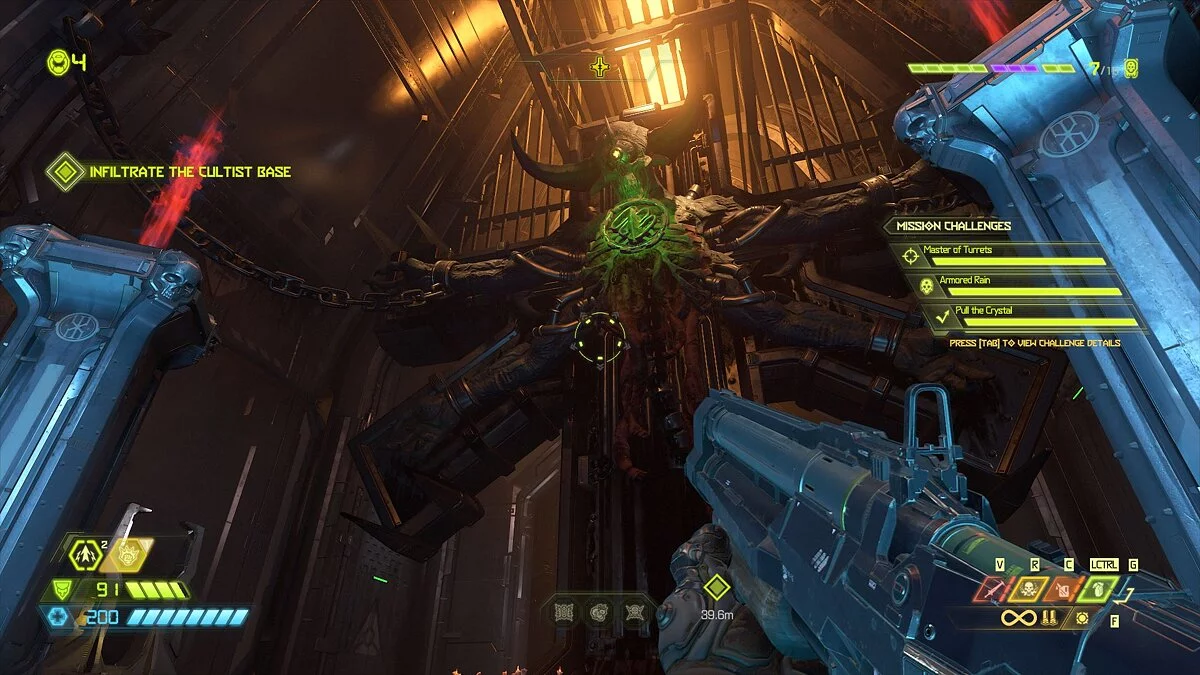Click the weapon mod sun icon
The width and height of the screenshot is (1200, 675).
pos(1082,619)
